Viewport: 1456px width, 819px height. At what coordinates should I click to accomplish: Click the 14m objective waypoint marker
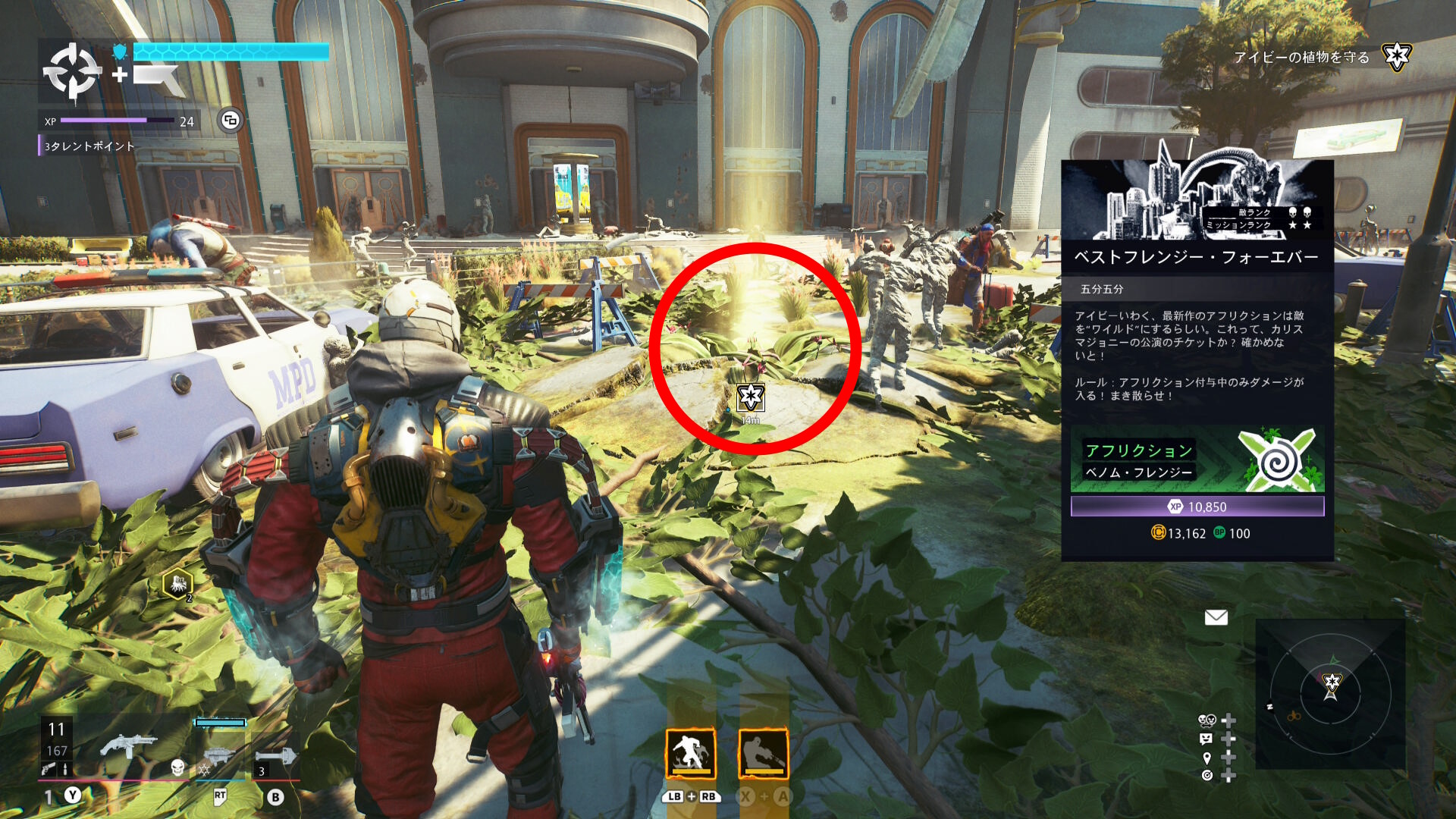pos(751,397)
